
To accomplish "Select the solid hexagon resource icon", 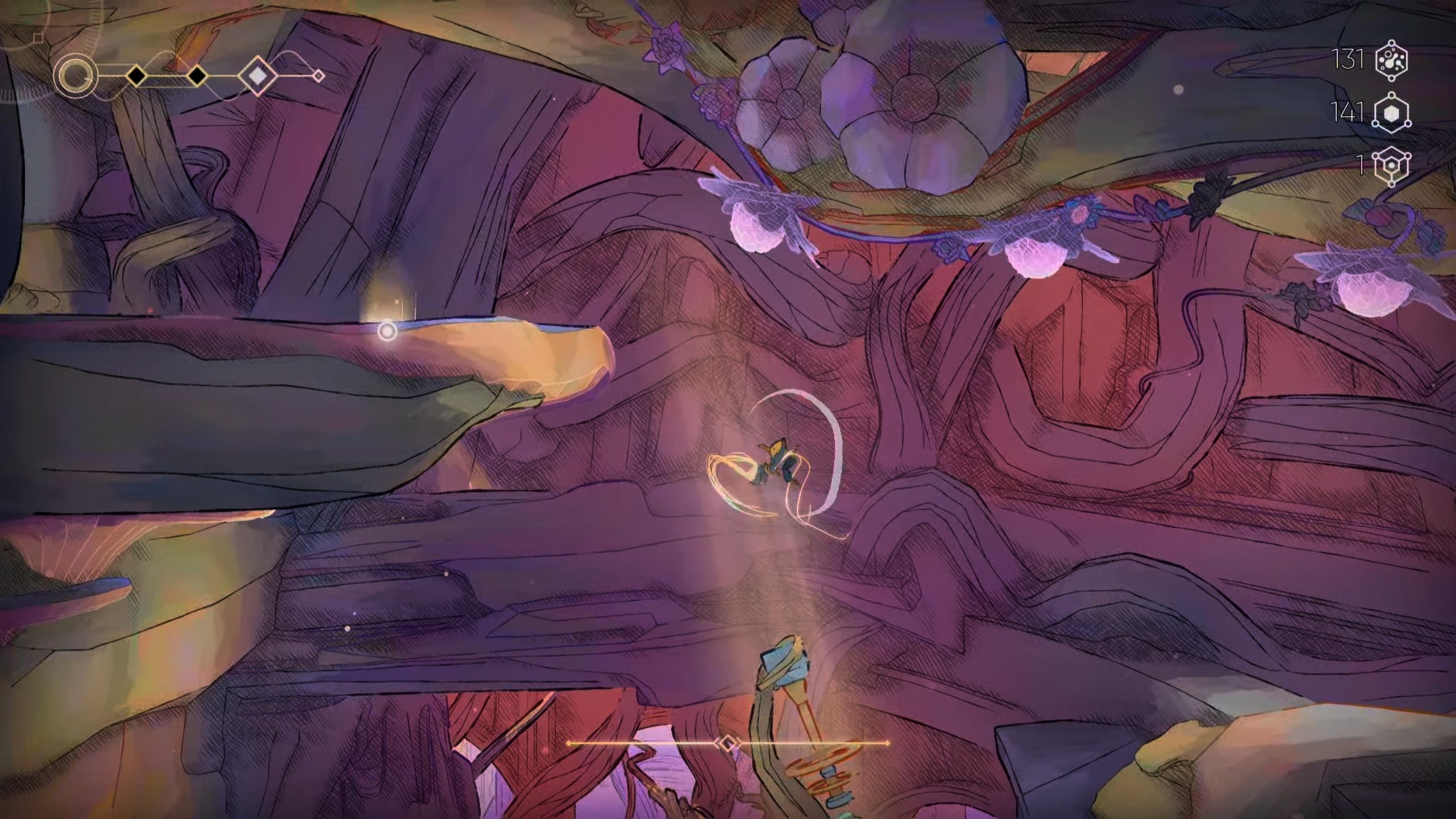I will [x=1391, y=113].
